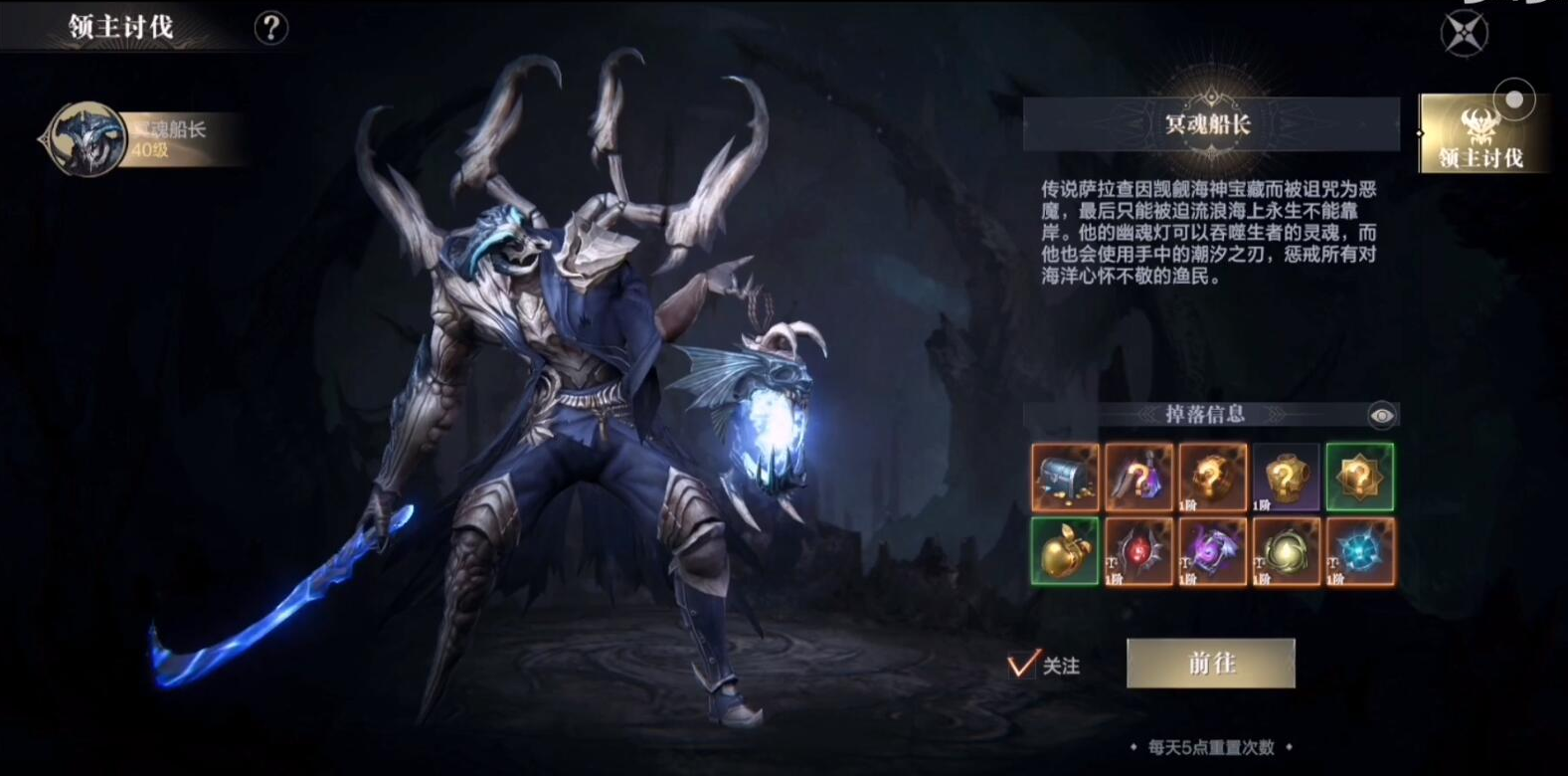This screenshot has width=1568, height=776.
Task: Open the 冥魂船长 title banner
Action: coord(1210,124)
